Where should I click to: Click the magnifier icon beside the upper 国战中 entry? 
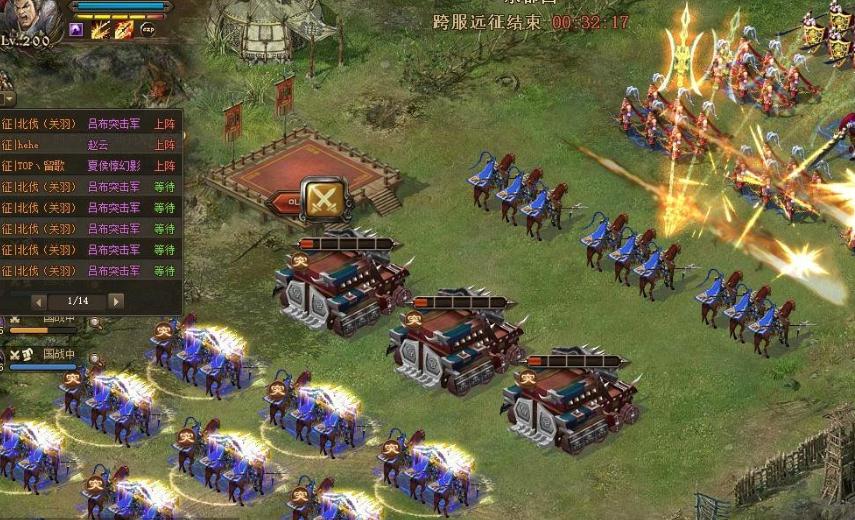pos(95,323)
